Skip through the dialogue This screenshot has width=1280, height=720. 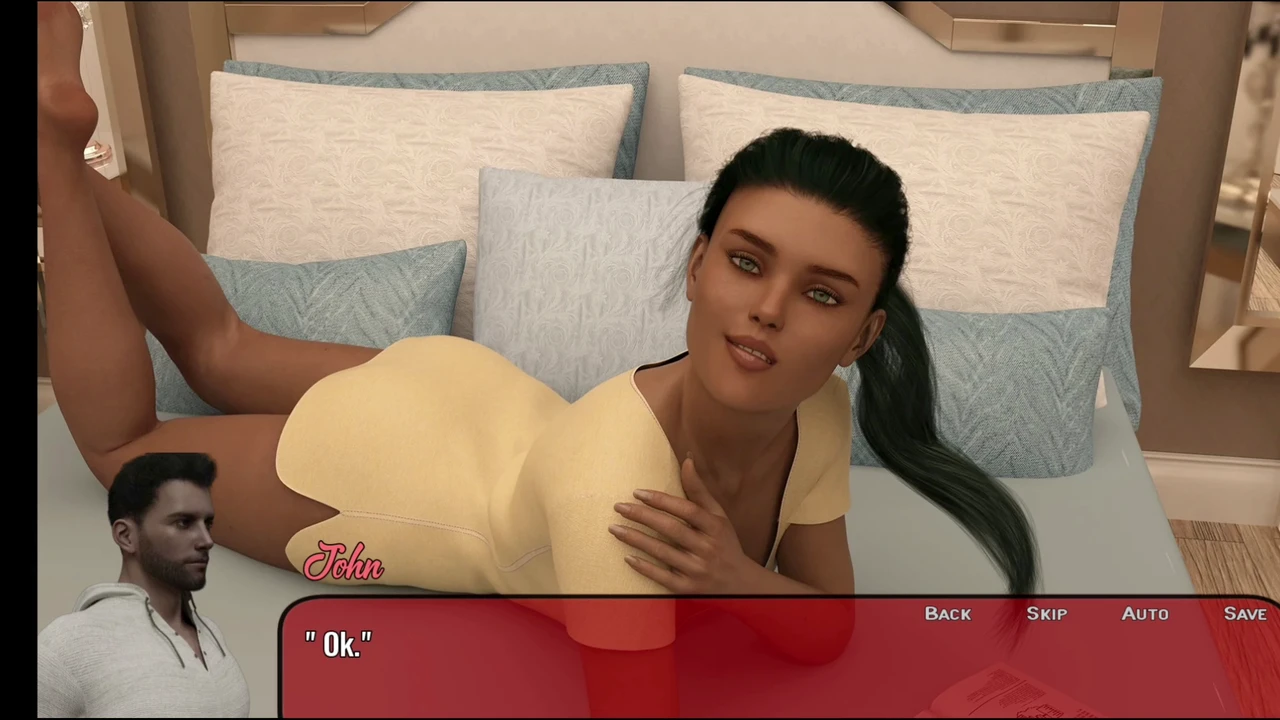(1046, 614)
